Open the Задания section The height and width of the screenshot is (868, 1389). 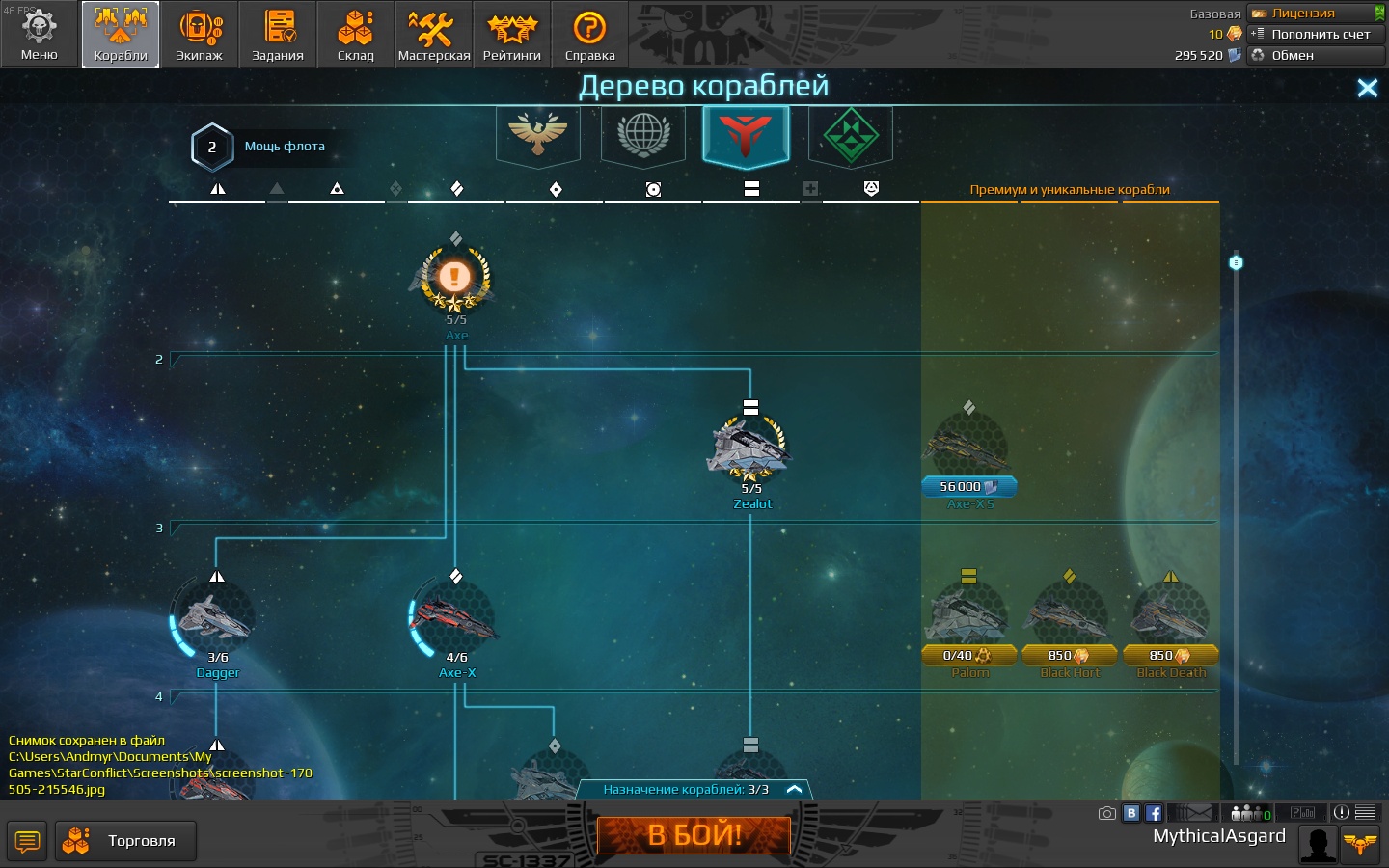tap(278, 34)
